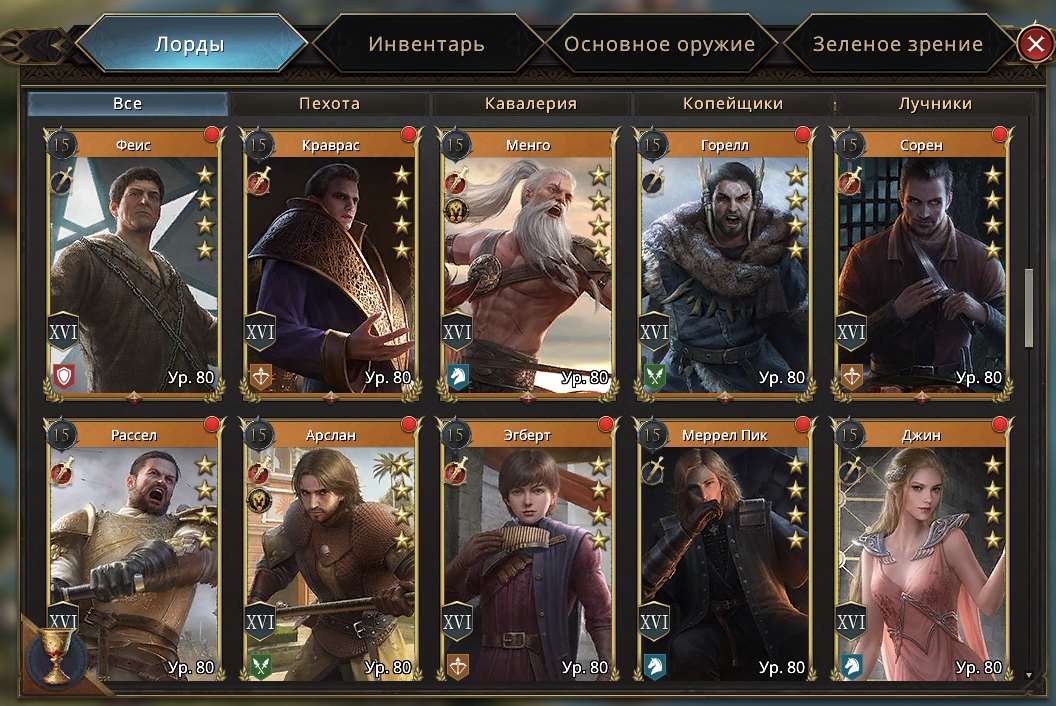Show the Лучники category

935,103
